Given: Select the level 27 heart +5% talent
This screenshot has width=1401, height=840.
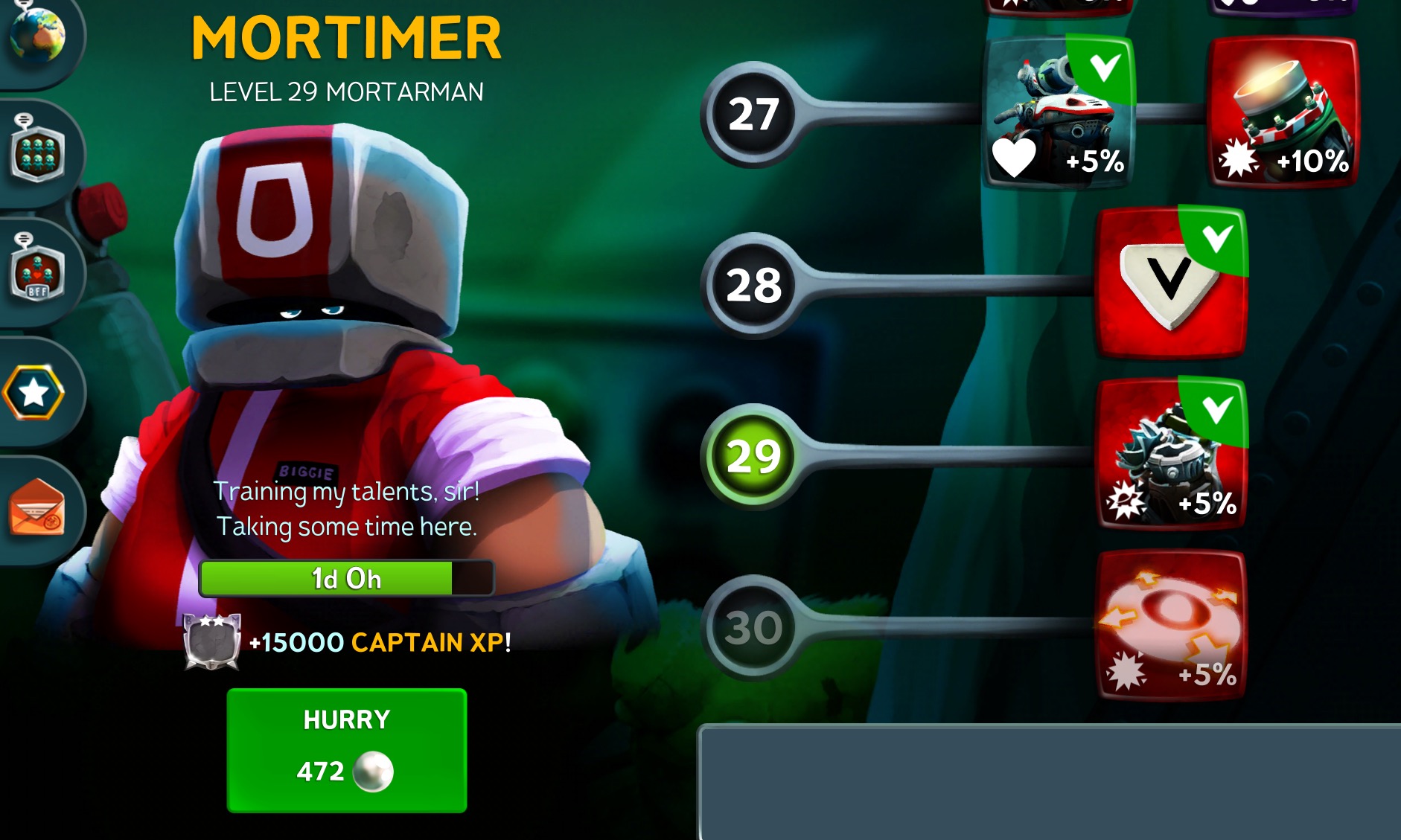Looking at the screenshot, I should pyautogui.click(x=1059, y=113).
